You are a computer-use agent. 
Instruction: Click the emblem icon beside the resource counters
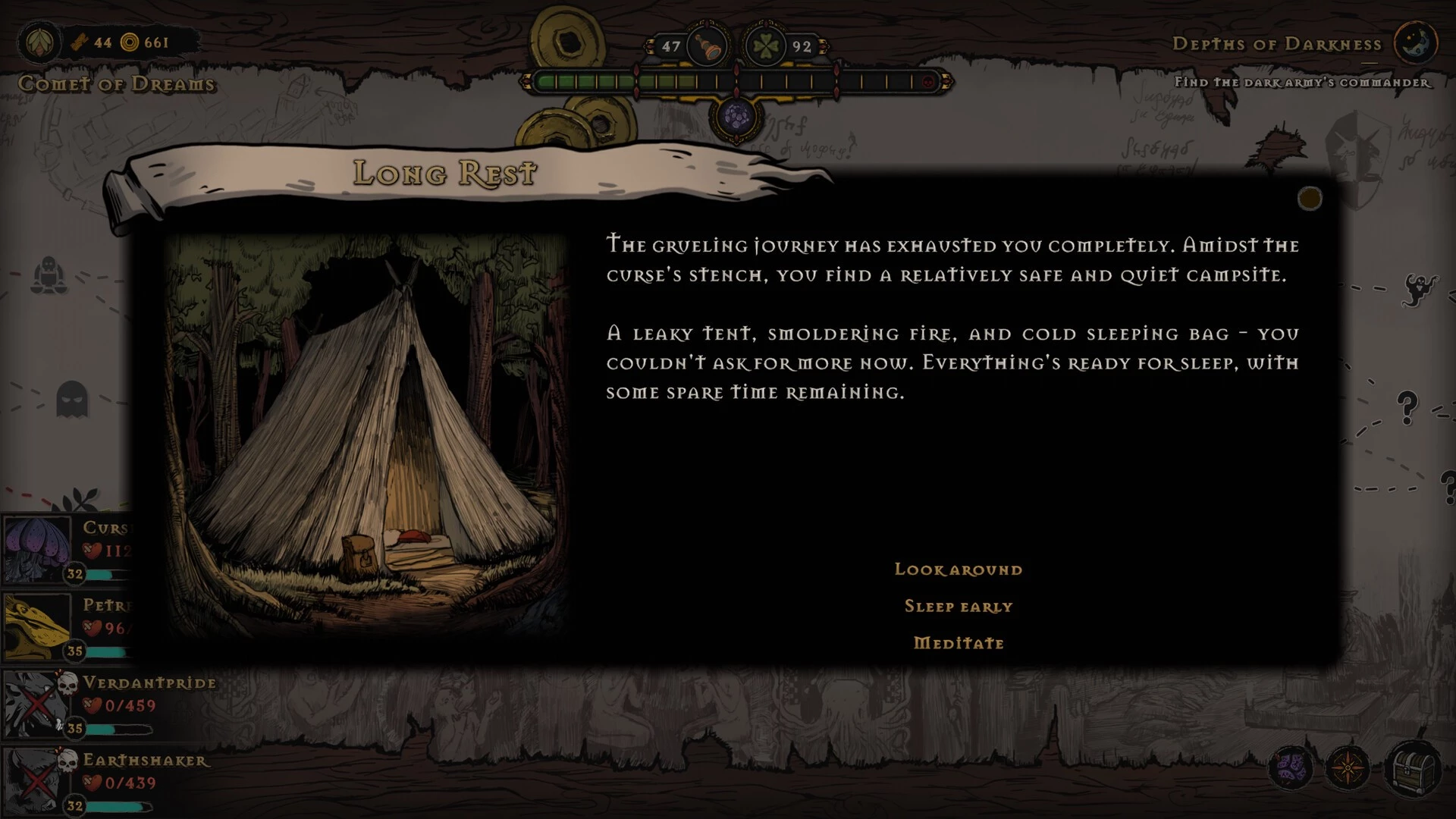pos(39,42)
